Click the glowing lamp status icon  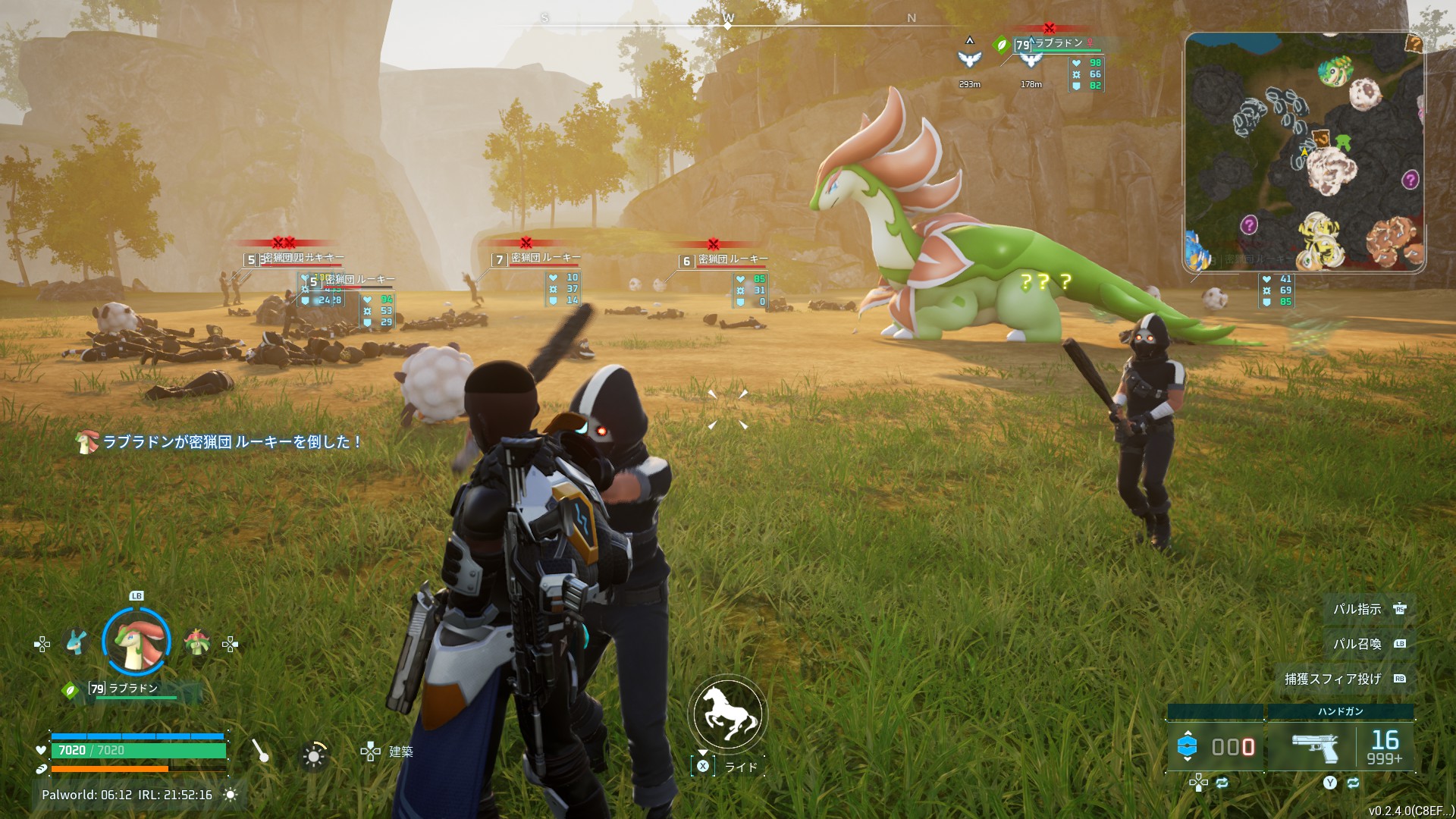[313, 755]
